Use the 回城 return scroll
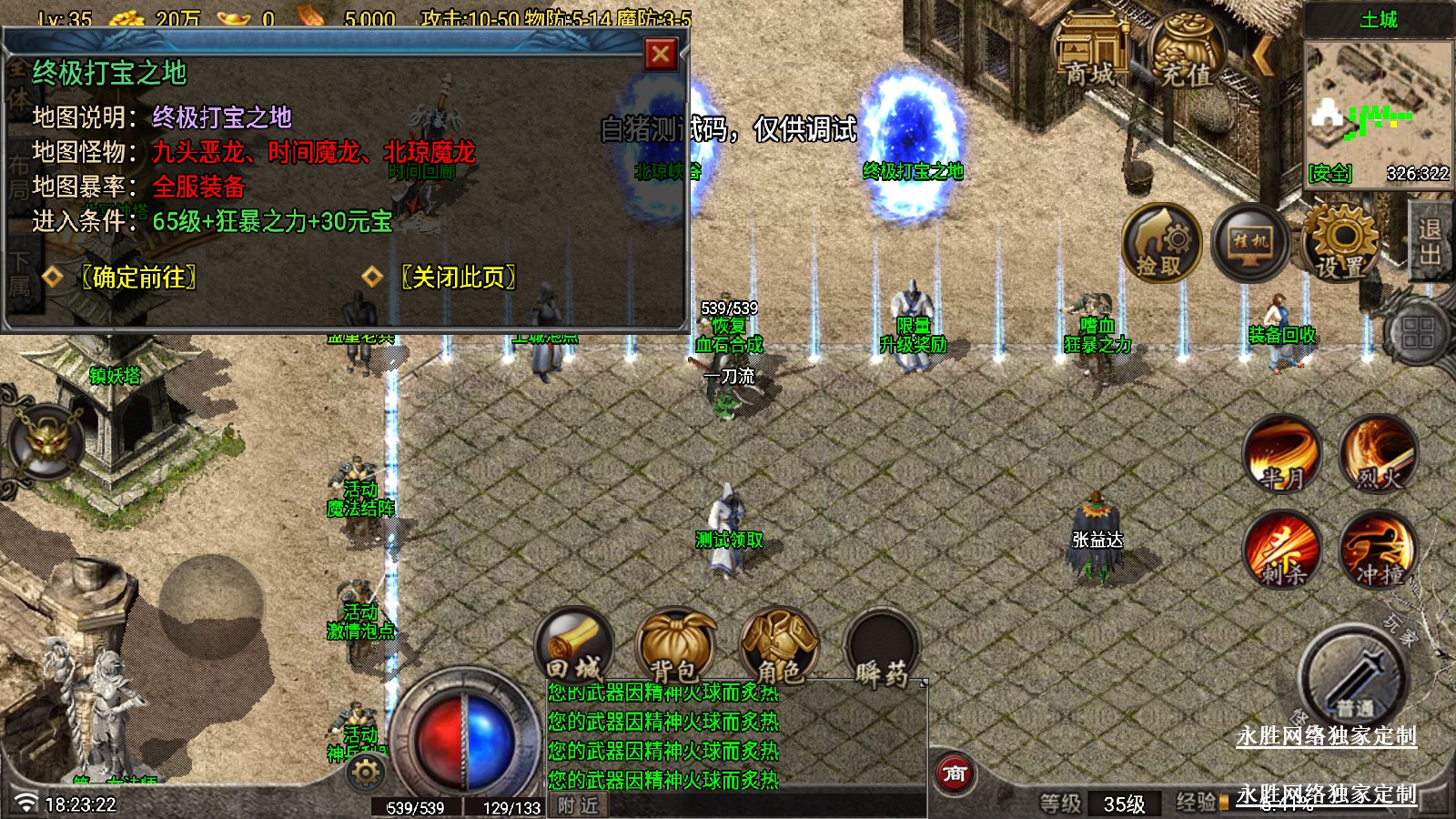Viewport: 1456px width, 819px height. click(x=574, y=645)
